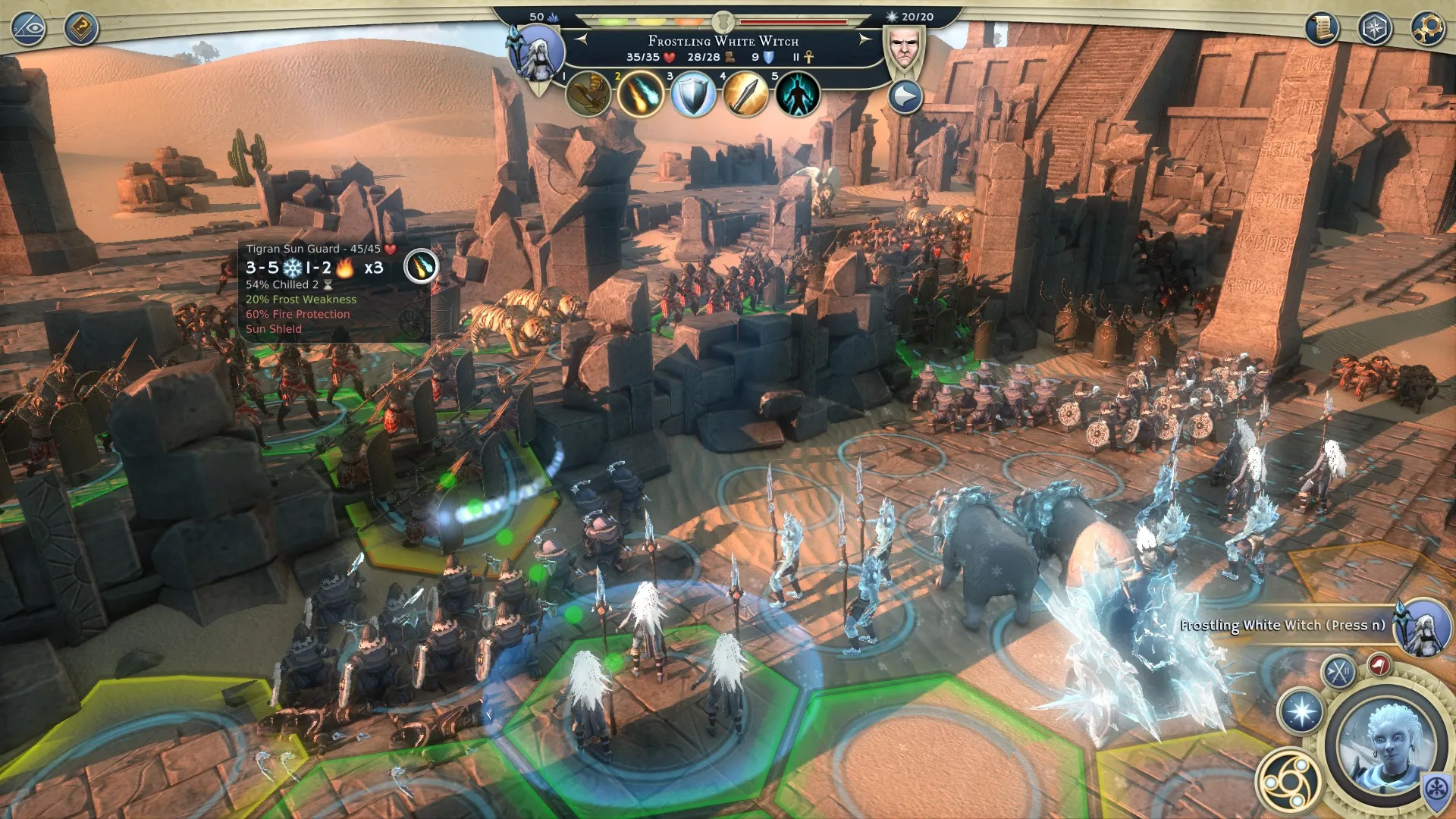Cast the Frost Bolt spell in ability slot 2
The height and width of the screenshot is (819, 1456).
pos(639,95)
